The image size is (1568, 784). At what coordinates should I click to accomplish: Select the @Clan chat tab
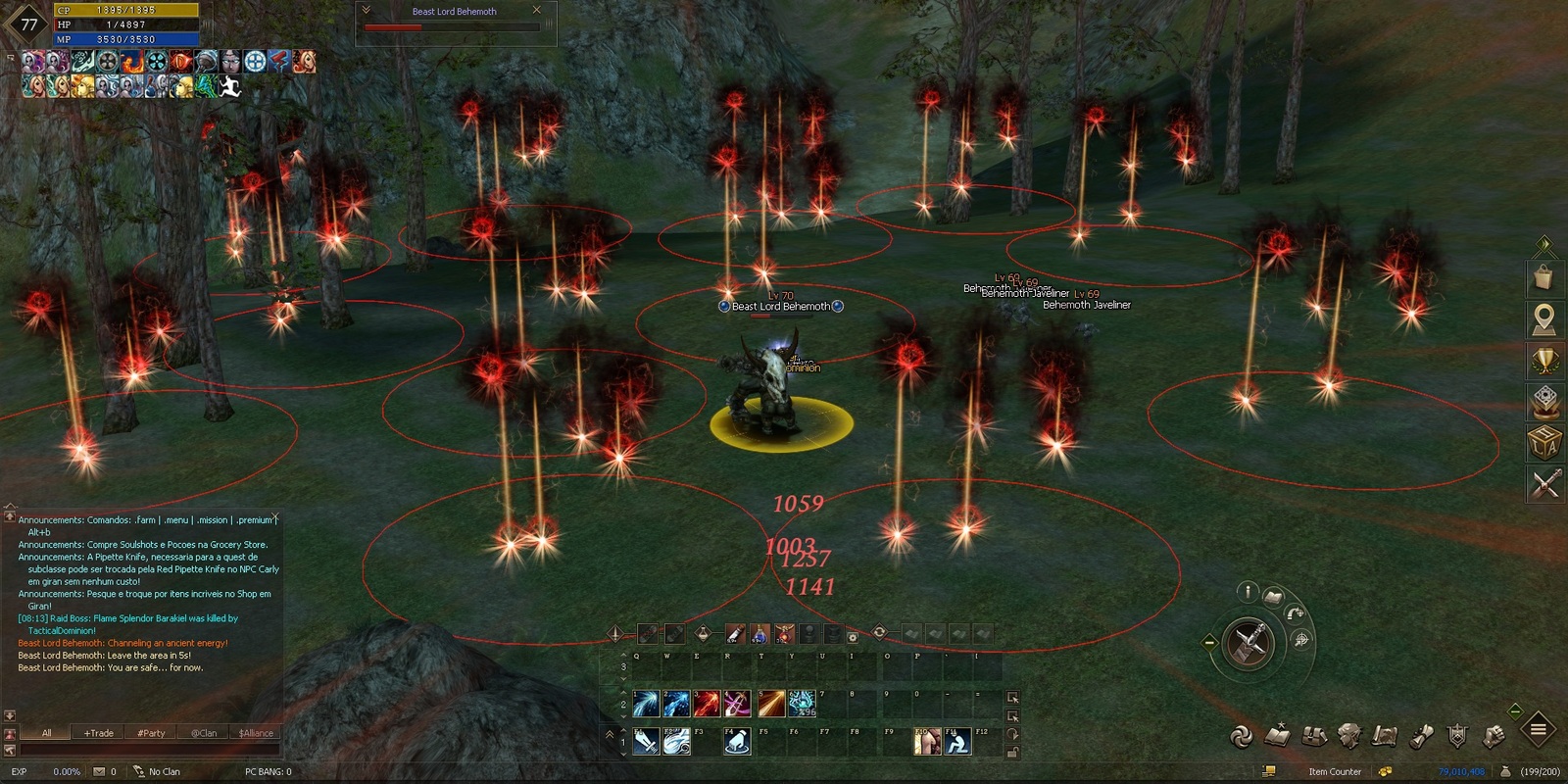204,733
